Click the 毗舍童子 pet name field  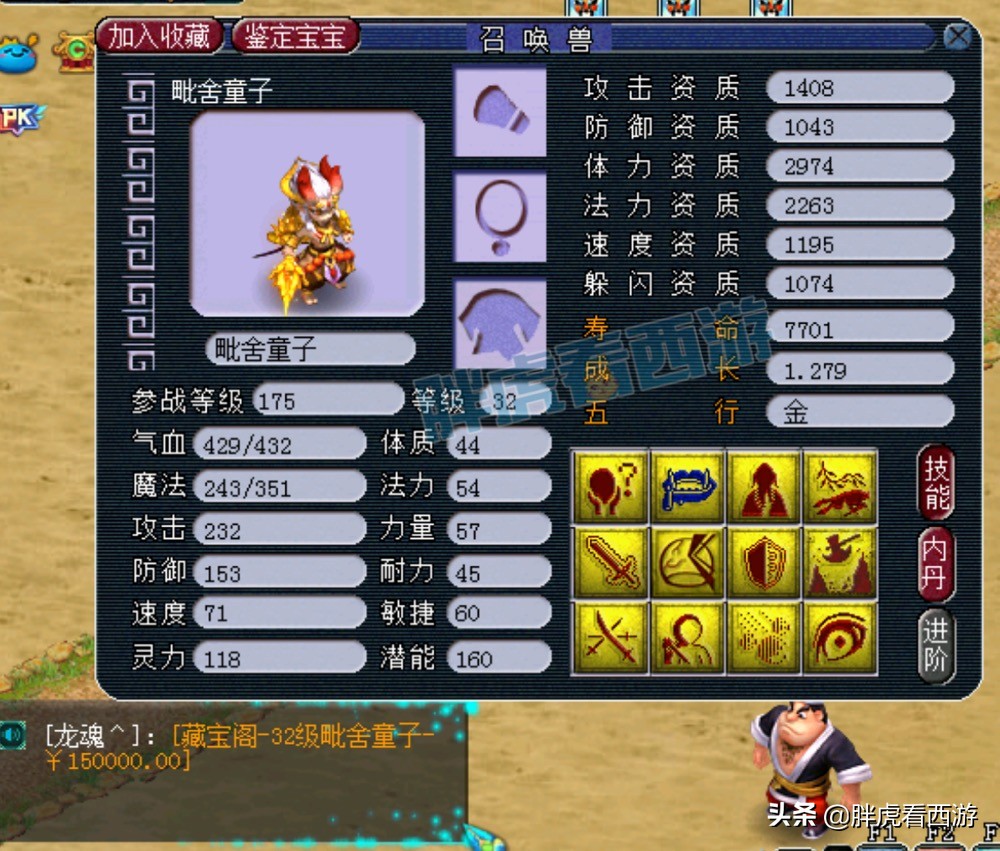(x=310, y=349)
